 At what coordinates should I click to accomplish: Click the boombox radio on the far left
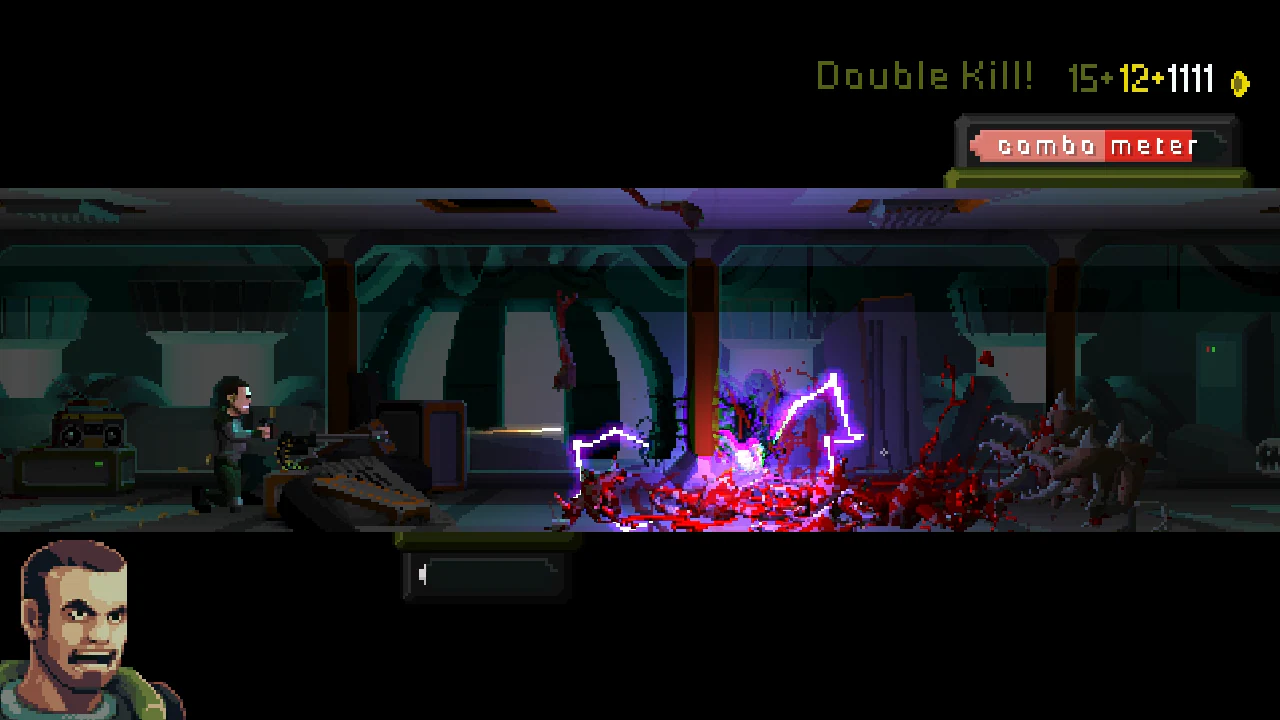(90, 425)
